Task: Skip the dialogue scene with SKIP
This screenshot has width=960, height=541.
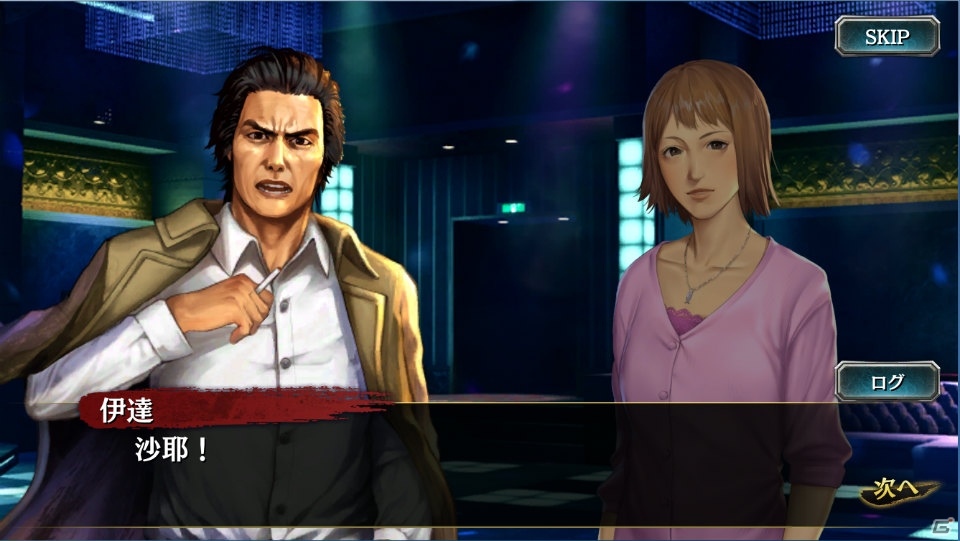Action: [x=887, y=37]
